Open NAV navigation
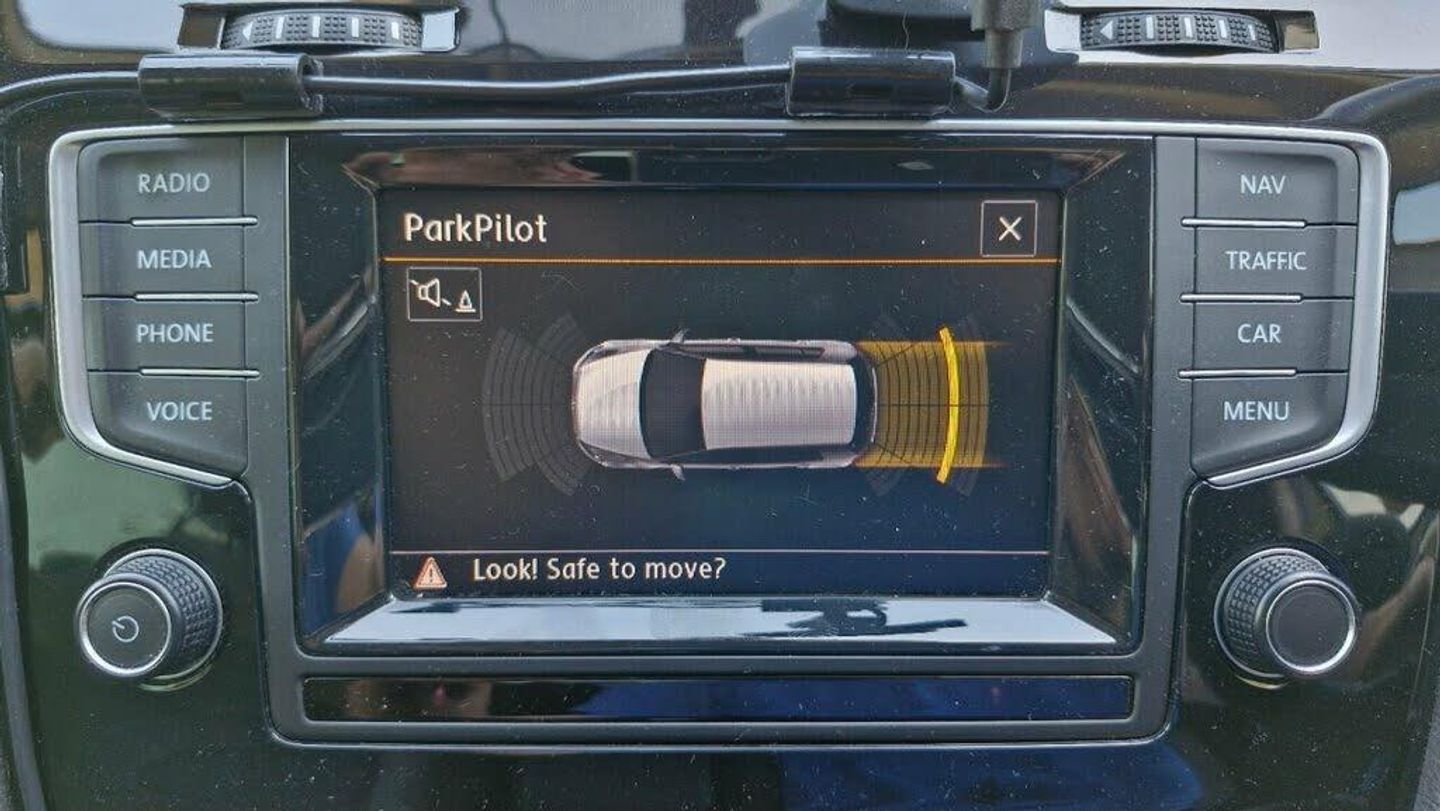 pyautogui.click(x=1262, y=184)
